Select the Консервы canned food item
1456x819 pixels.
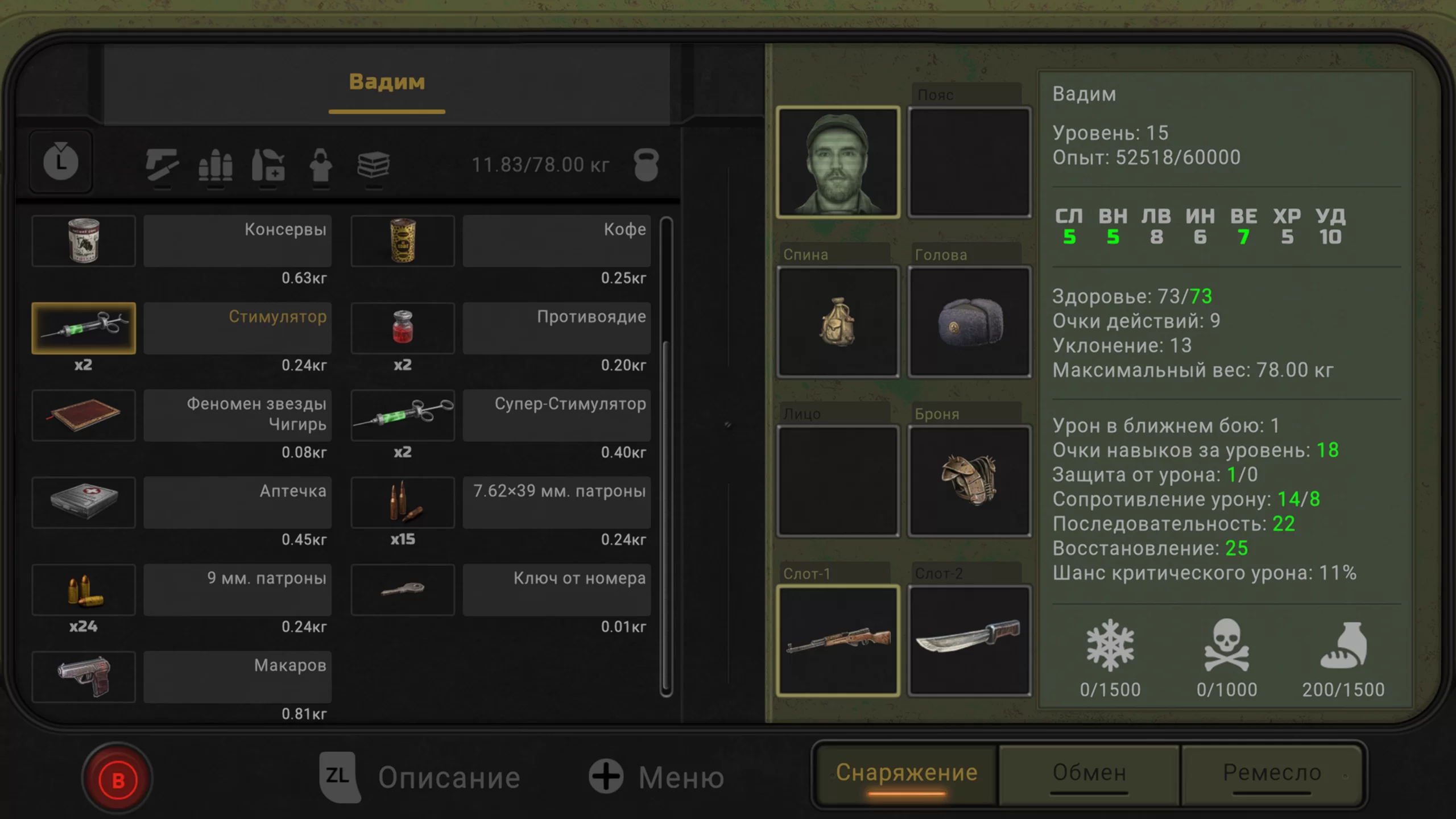(84, 241)
